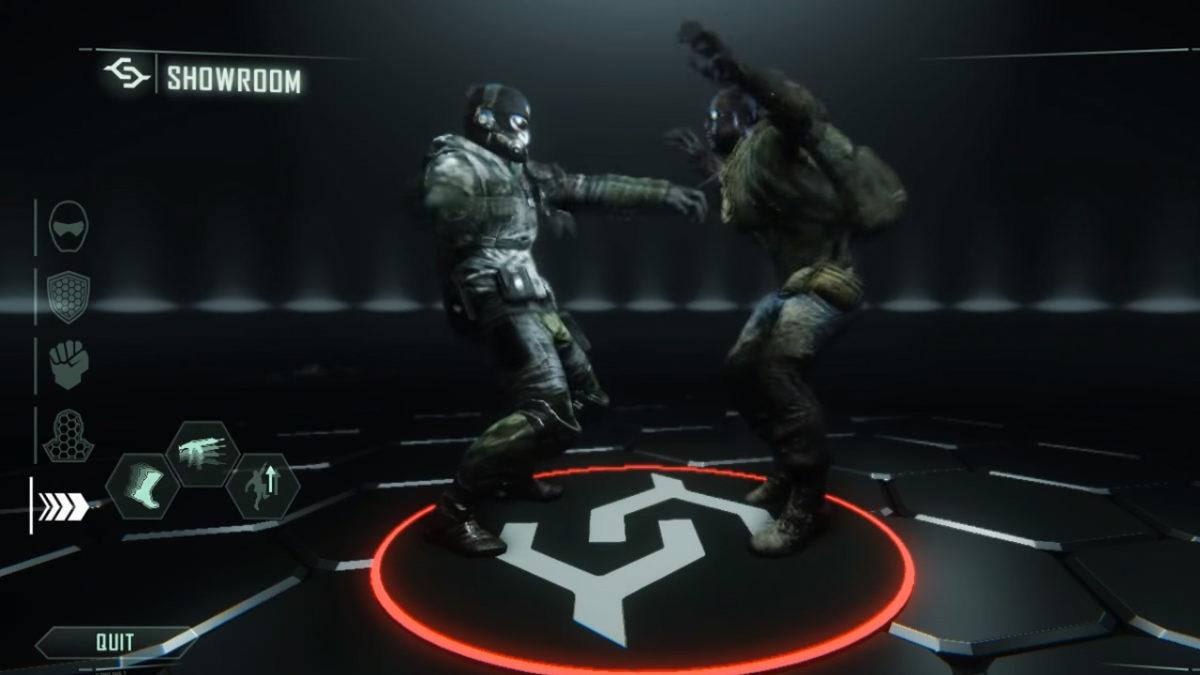The height and width of the screenshot is (675, 1200).
Task: Pick the boot hexagon ability
Action: point(143,486)
